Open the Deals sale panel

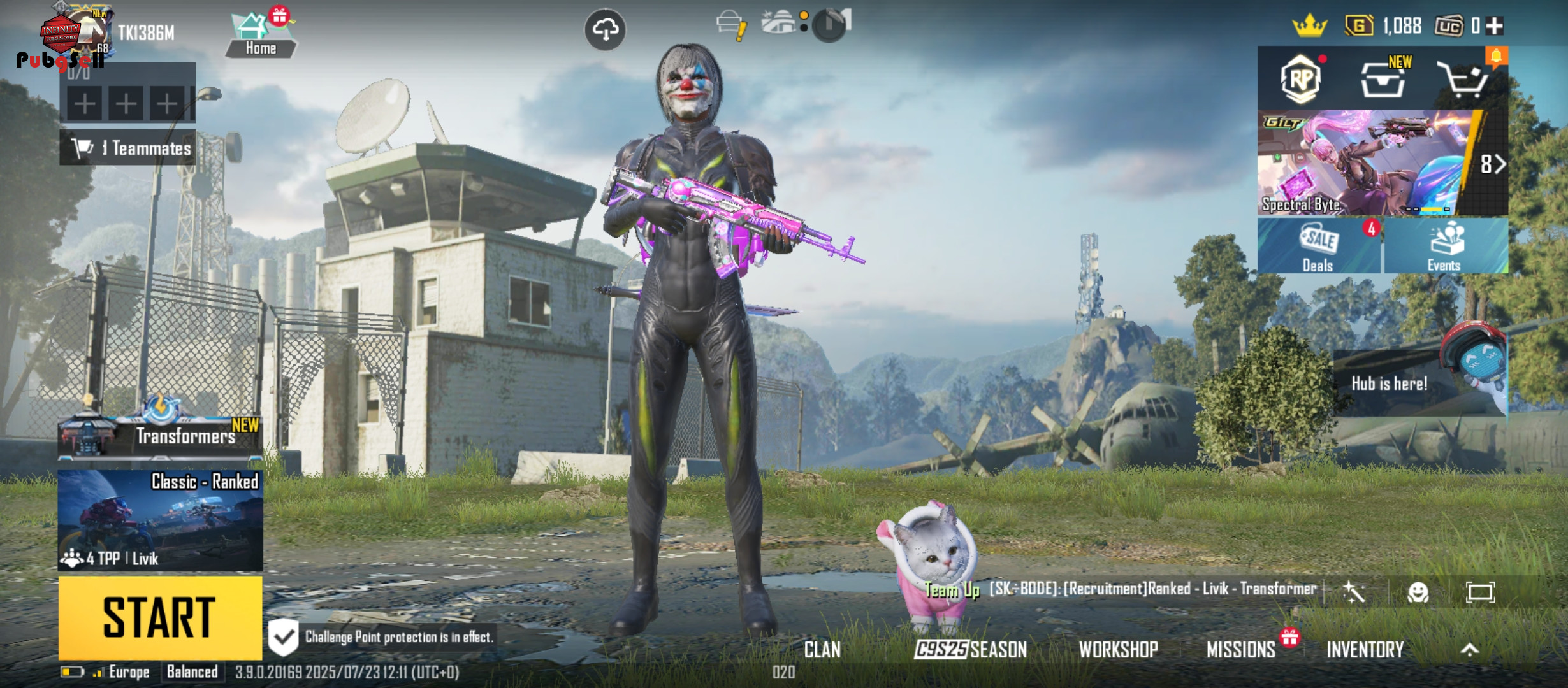click(x=1318, y=247)
